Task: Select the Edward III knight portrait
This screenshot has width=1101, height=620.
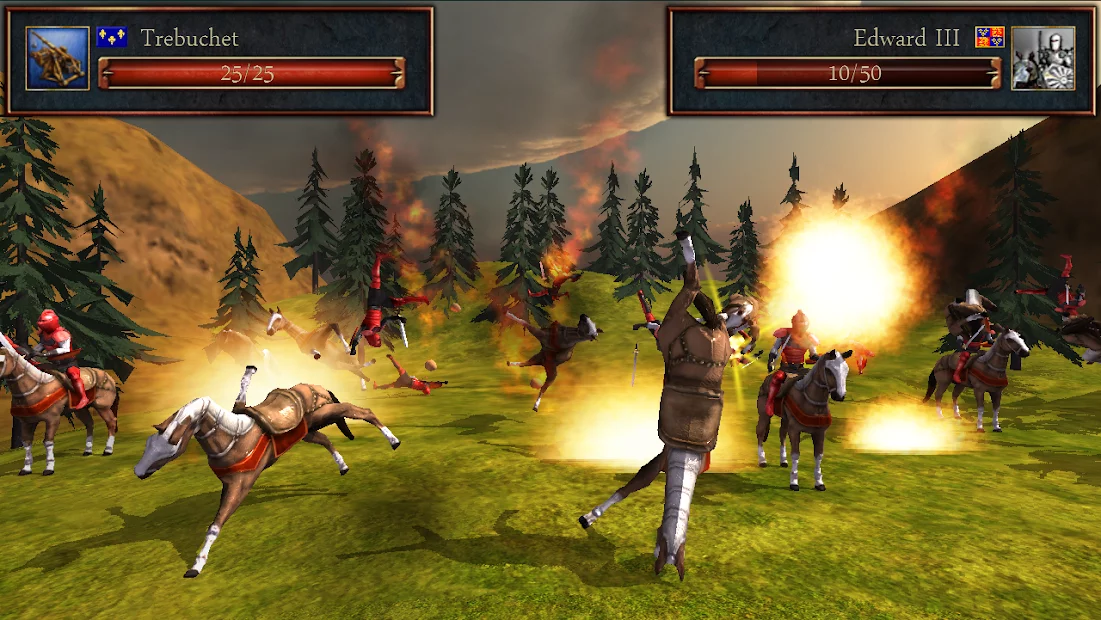Action: click(1042, 58)
